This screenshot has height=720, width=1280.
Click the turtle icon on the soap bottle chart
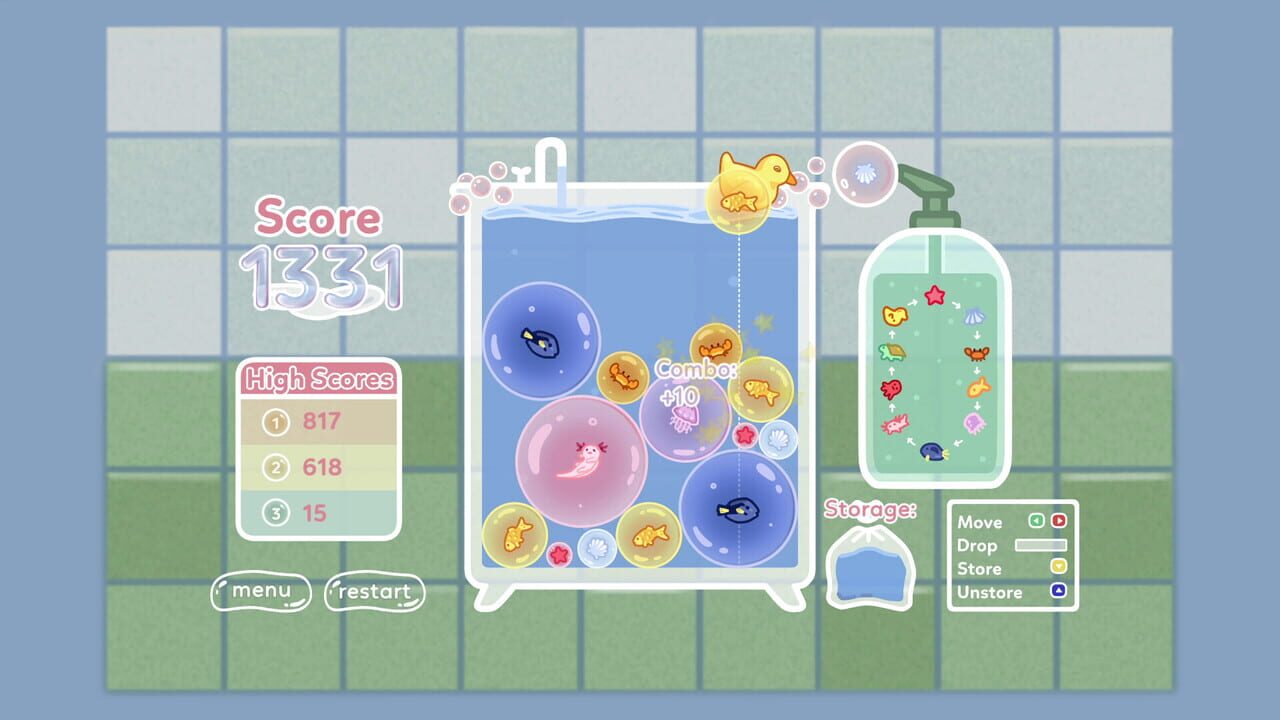[x=891, y=352]
